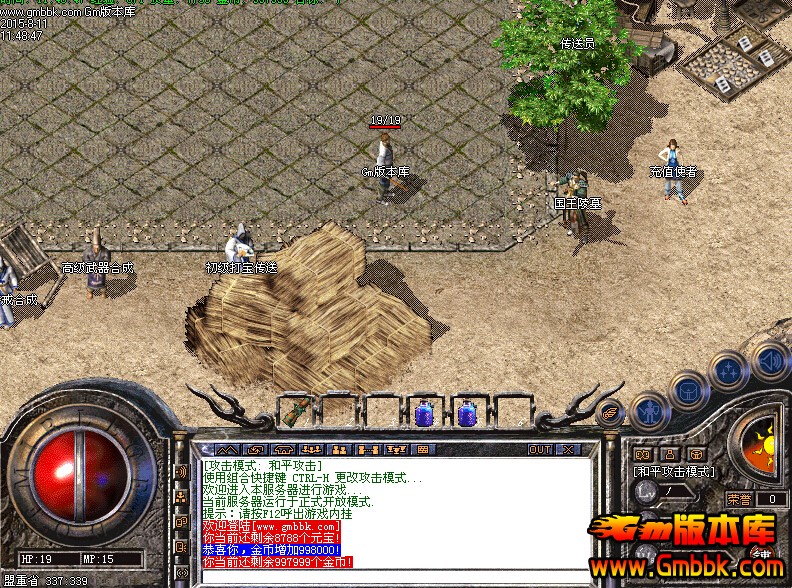Click the speaker icon beside chat
Image resolution: width=792 pixels, height=588 pixels.
(x=181, y=471)
